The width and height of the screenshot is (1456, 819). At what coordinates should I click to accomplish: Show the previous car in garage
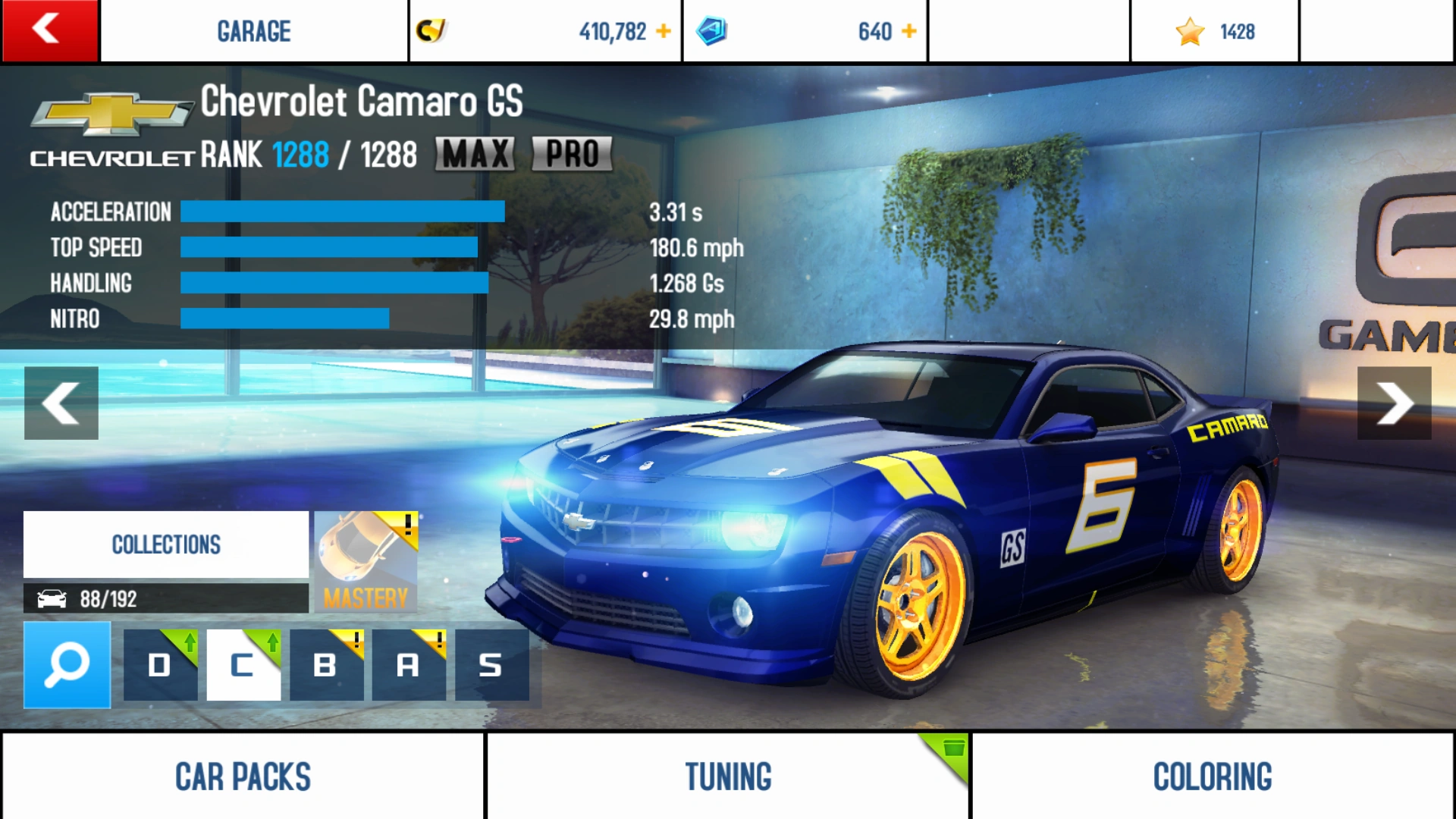click(61, 403)
